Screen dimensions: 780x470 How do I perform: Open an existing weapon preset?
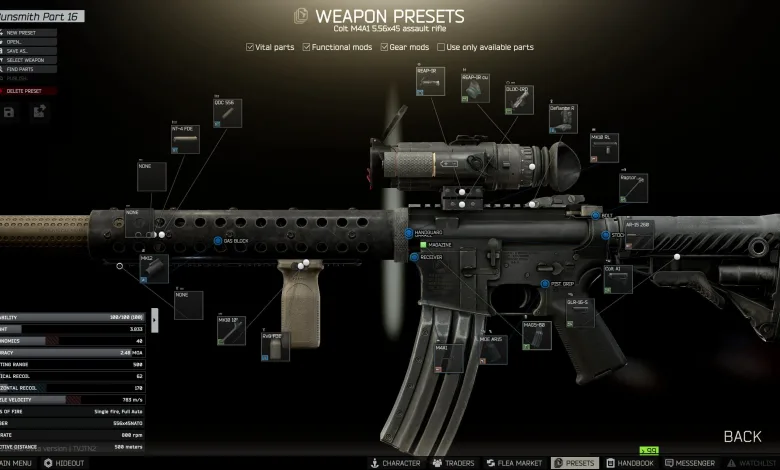click(20, 42)
